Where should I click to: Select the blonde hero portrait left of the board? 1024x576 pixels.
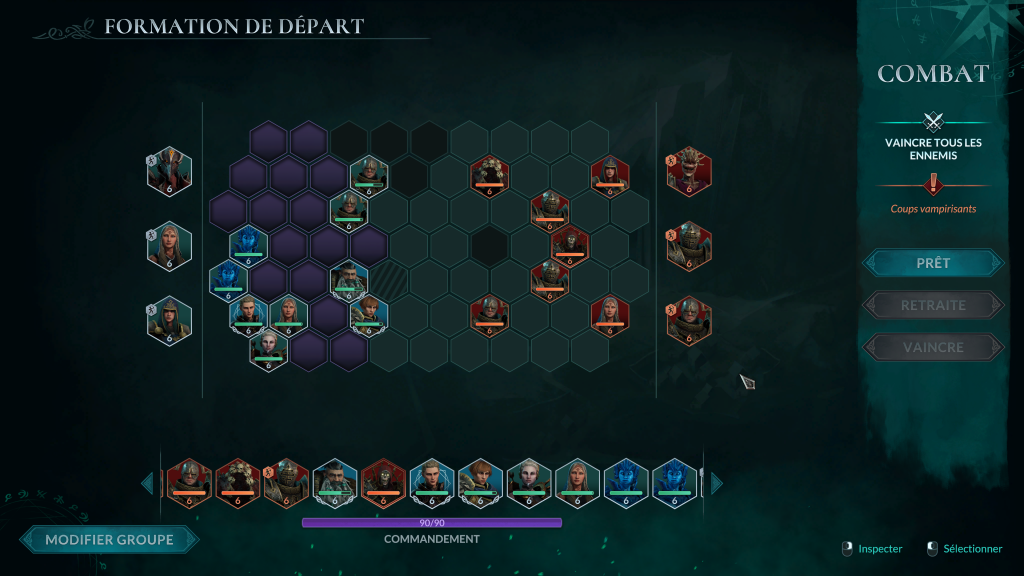tap(169, 245)
